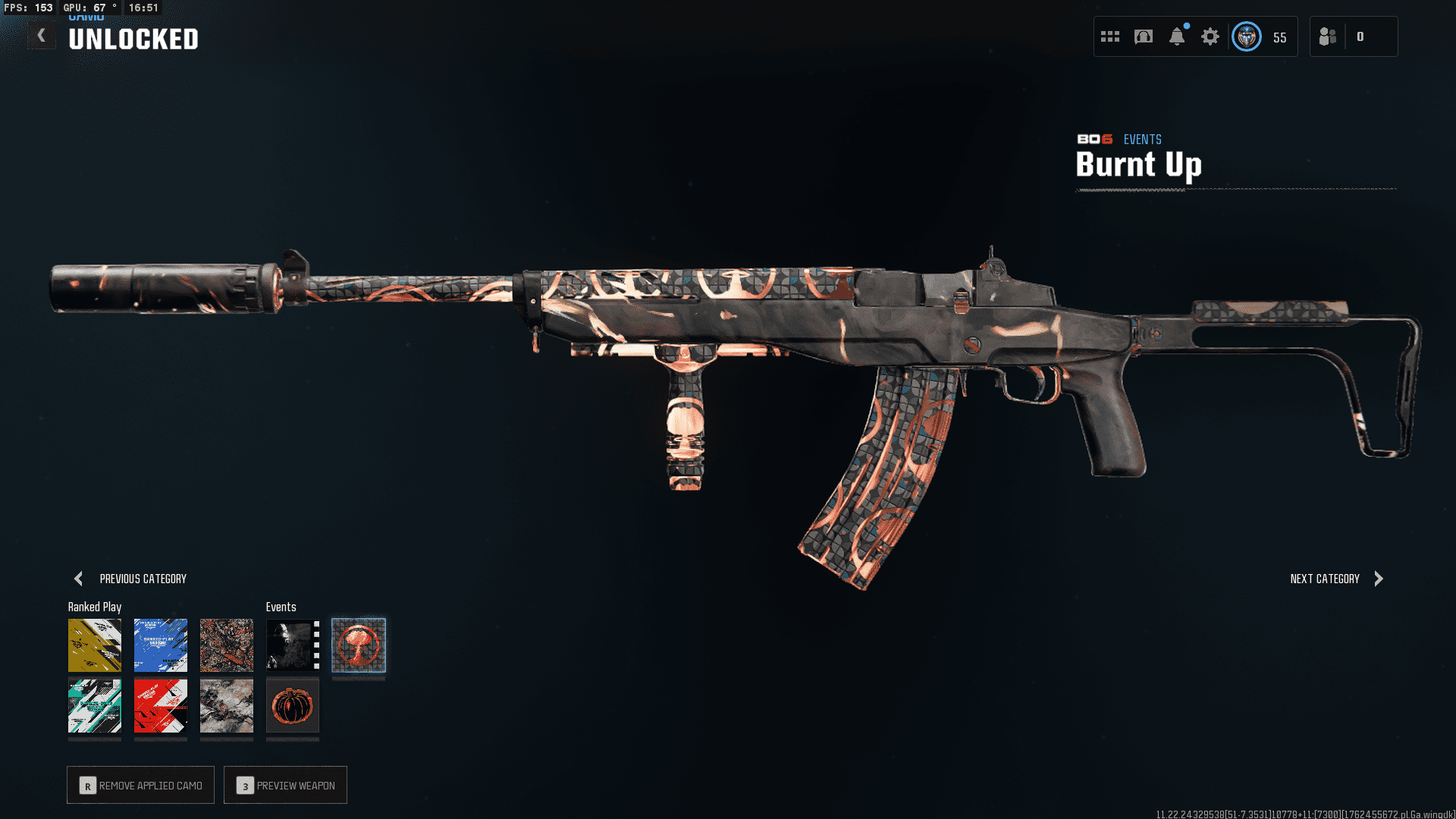
Task: Open the grid menu icon
Action: point(1110,36)
